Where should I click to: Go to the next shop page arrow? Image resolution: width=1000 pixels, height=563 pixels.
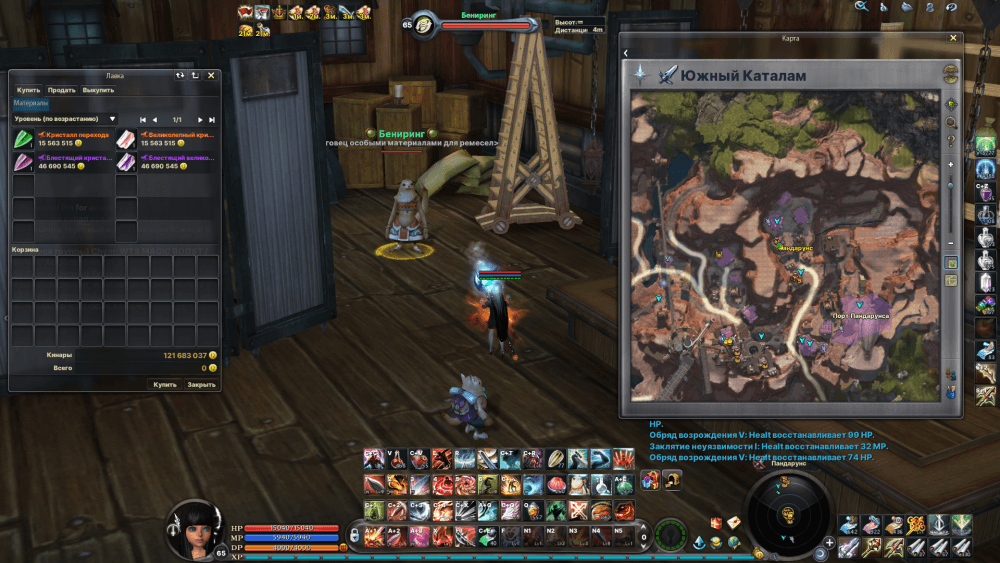201,120
